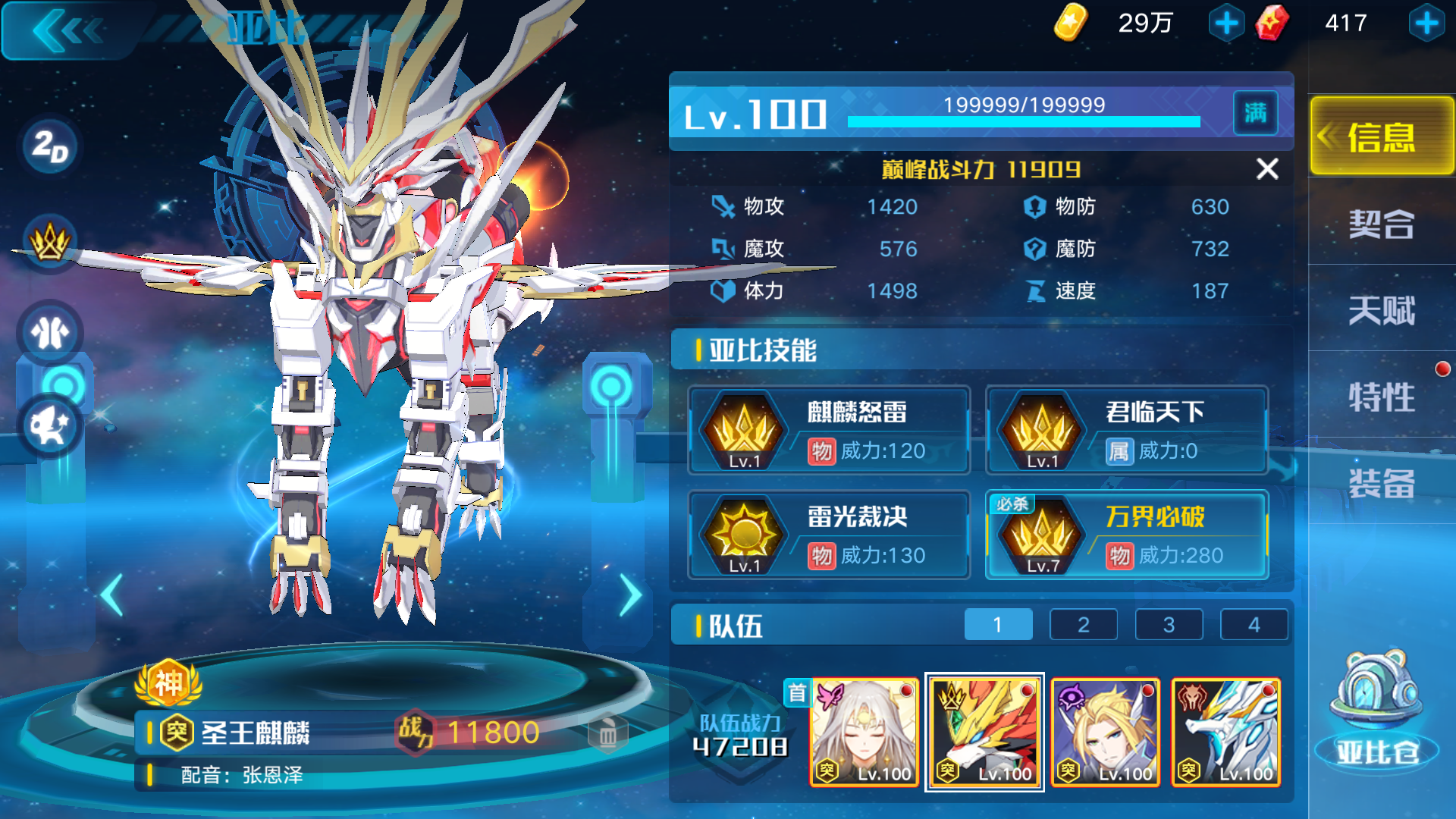Add gold coins via the blue plus icon
The width and height of the screenshot is (1456, 819).
(x=1228, y=24)
